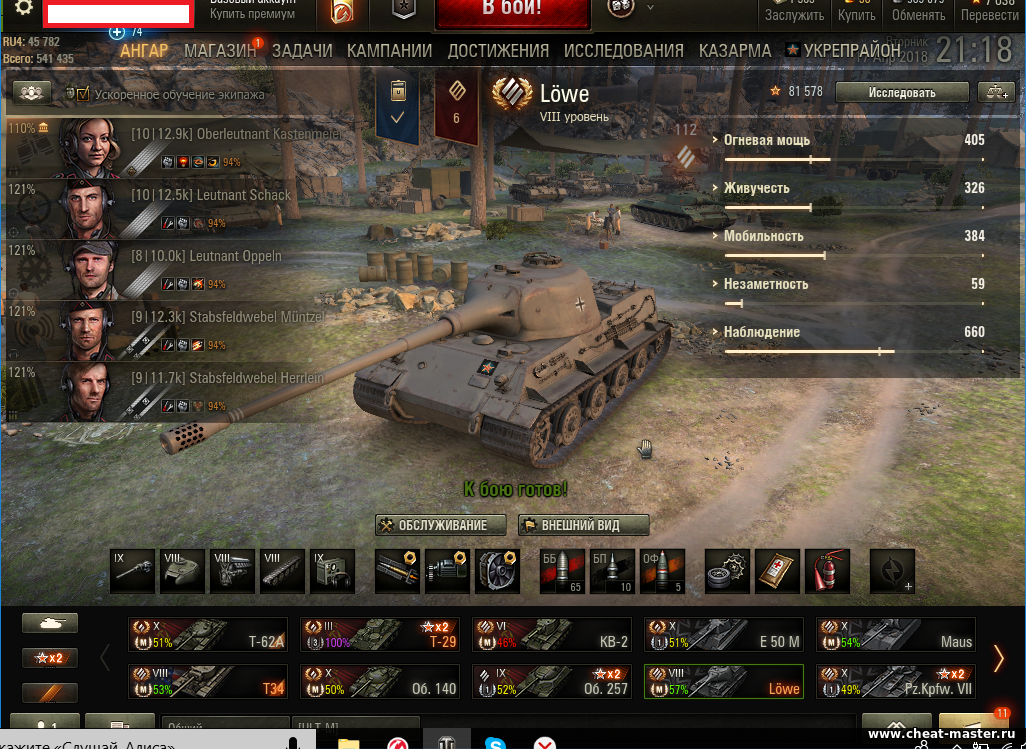Open the УКРЕПРАЙОН tab
The width and height of the screenshot is (1026, 749).
pyautogui.click(x=851, y=51)
